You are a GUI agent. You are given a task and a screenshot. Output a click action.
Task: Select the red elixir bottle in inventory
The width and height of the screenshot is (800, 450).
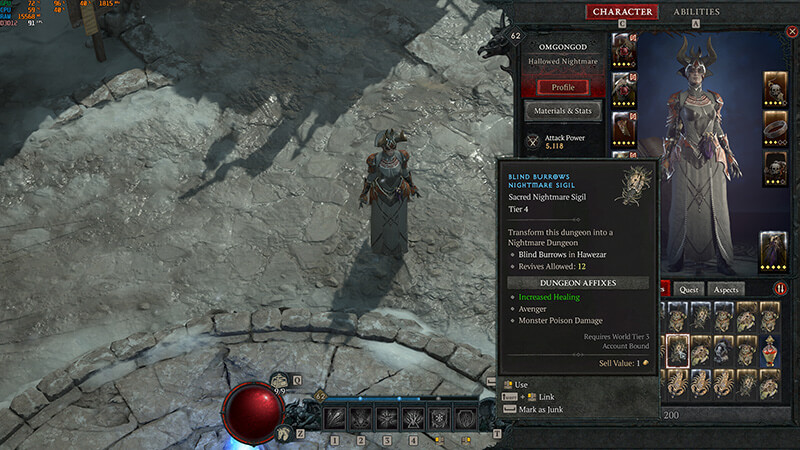[x=768, y=351]
